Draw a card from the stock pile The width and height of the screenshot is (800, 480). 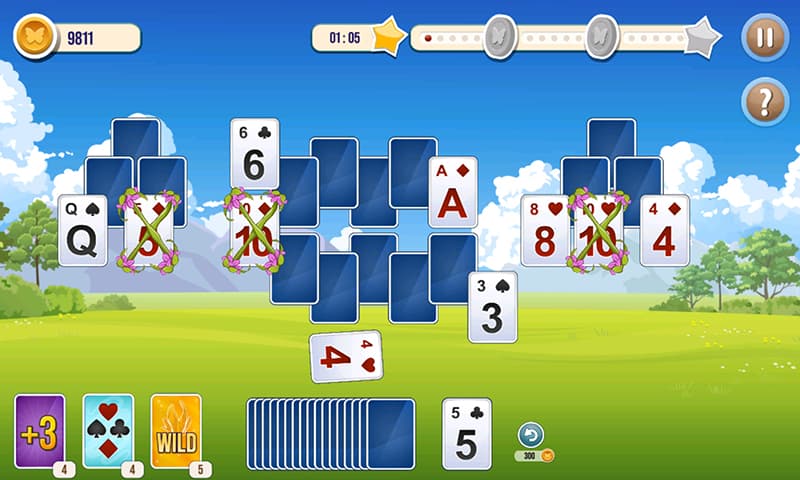click(390, 434)
